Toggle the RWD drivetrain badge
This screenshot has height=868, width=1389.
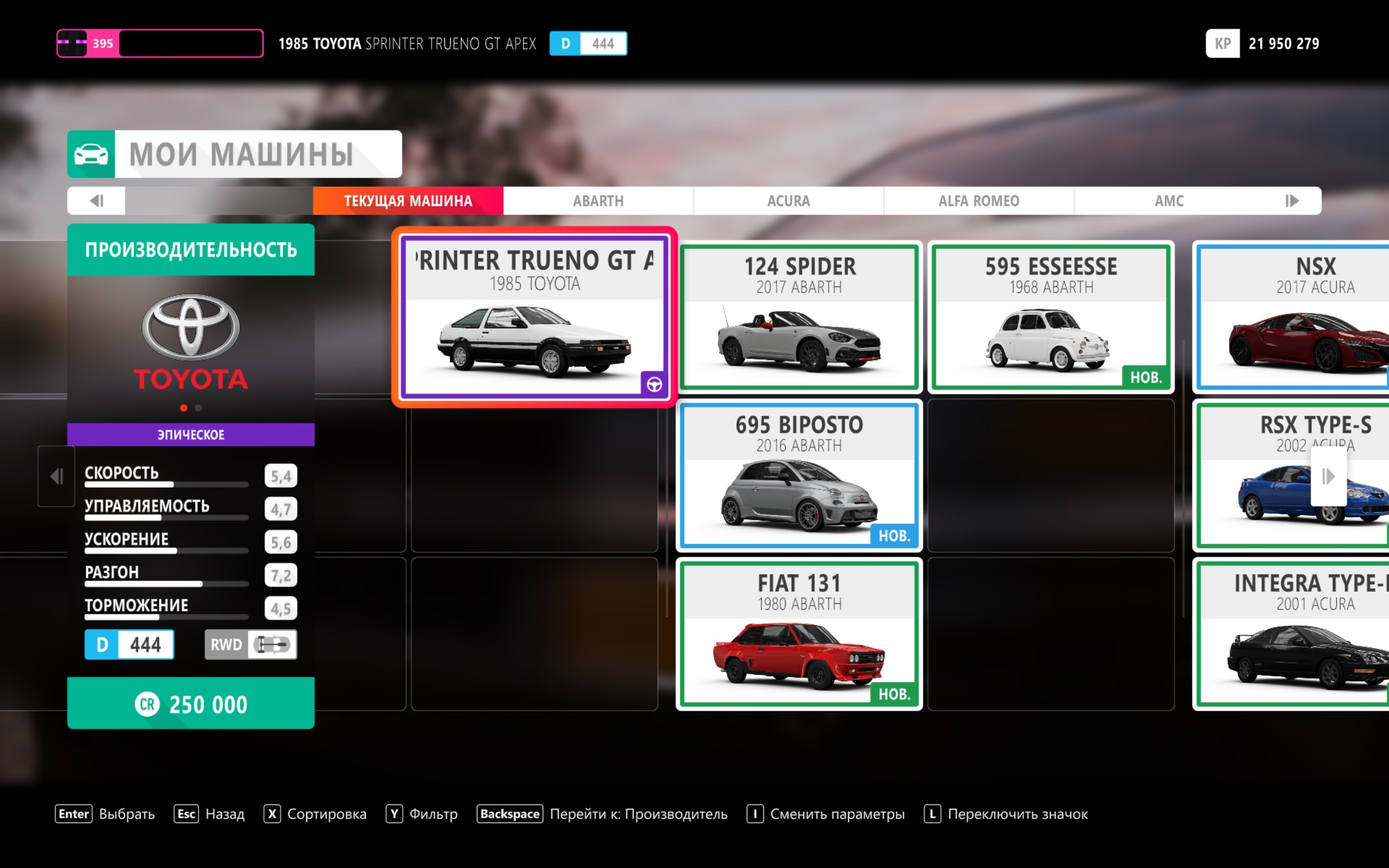click(x=251, y=644)
